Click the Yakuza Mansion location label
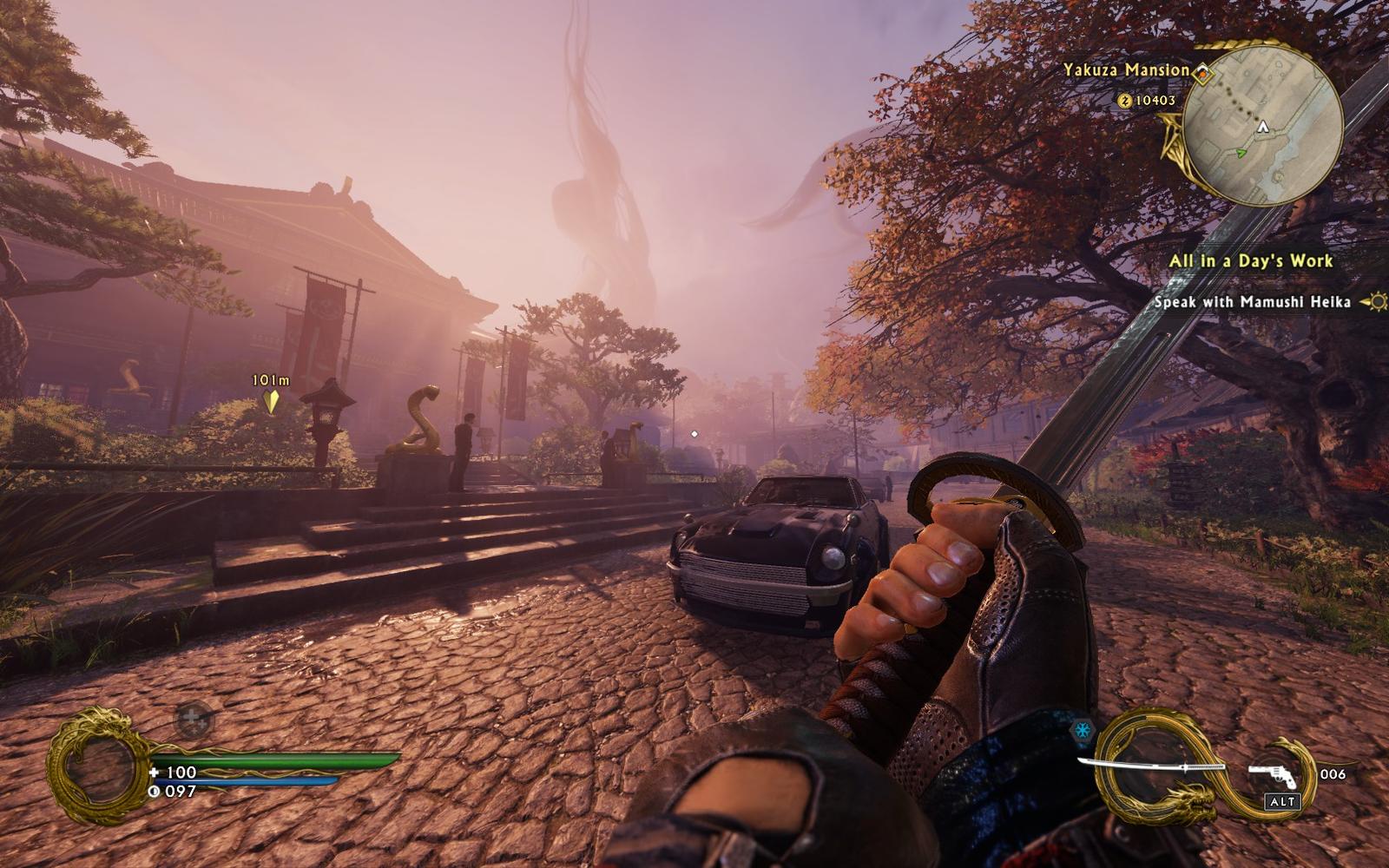The image size is (1389, 868). coord(1126,70)
